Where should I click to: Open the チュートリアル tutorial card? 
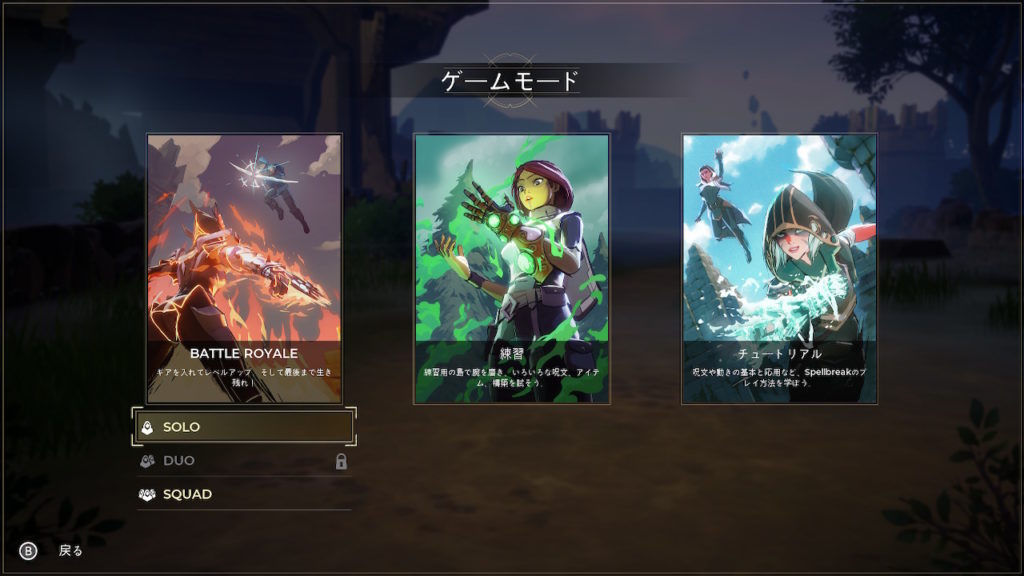point(779,268)
